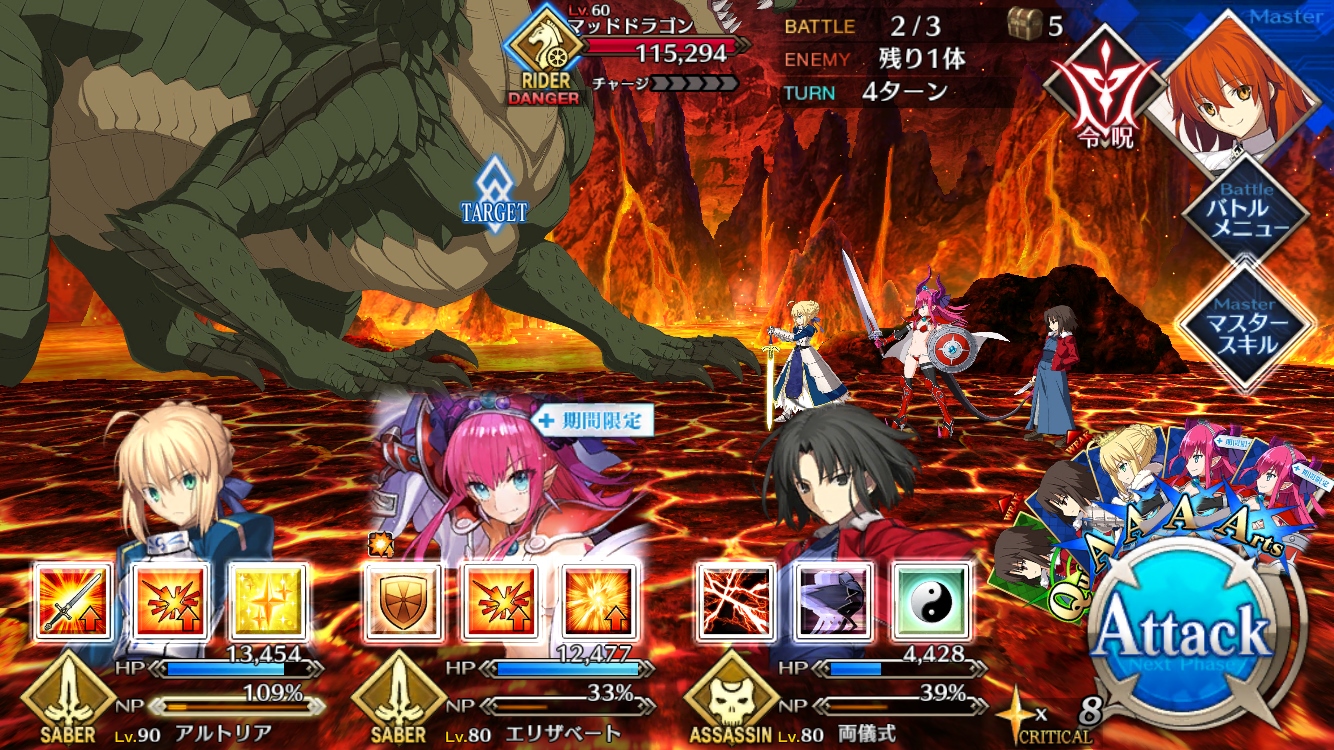
Task: Activate Shiki's yin-yang skill
Action: [930, 601]
